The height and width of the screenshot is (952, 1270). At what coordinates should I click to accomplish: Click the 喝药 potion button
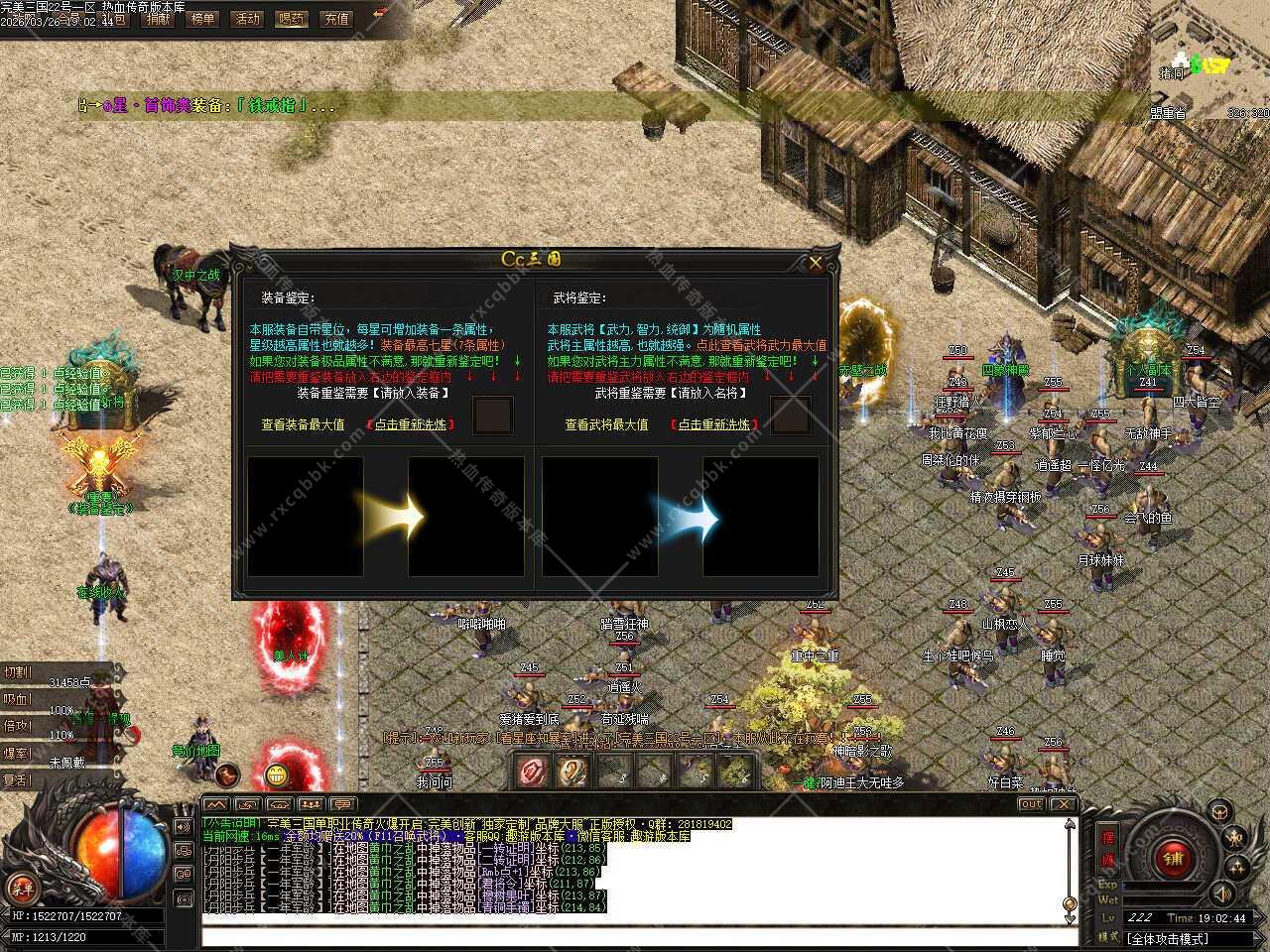tap(292, 19)
